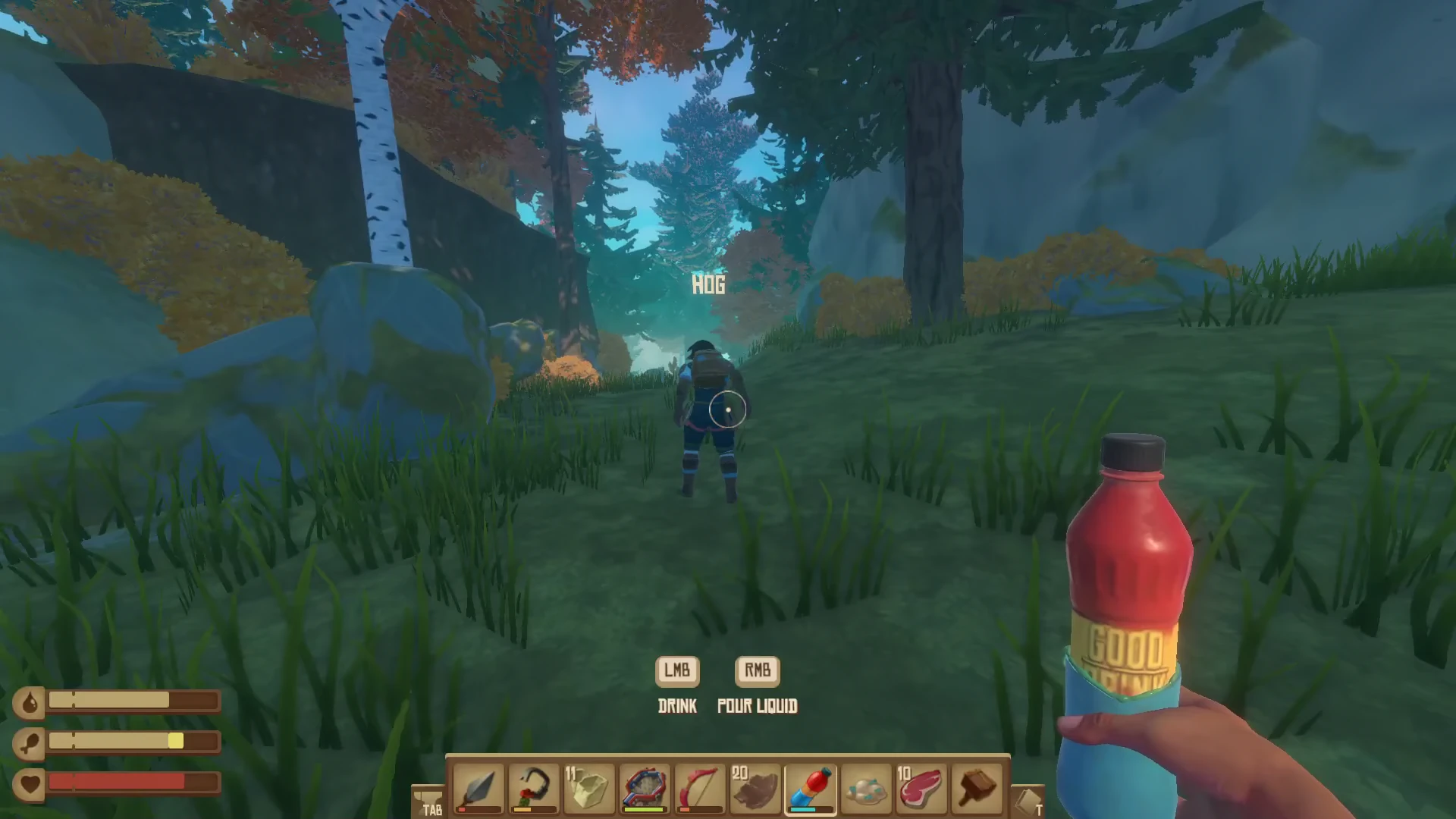Choose the ore rock with teal flecks
The width and height of the screenshot is (1456, 819).
pyautogui.click(x=866, y=789)
